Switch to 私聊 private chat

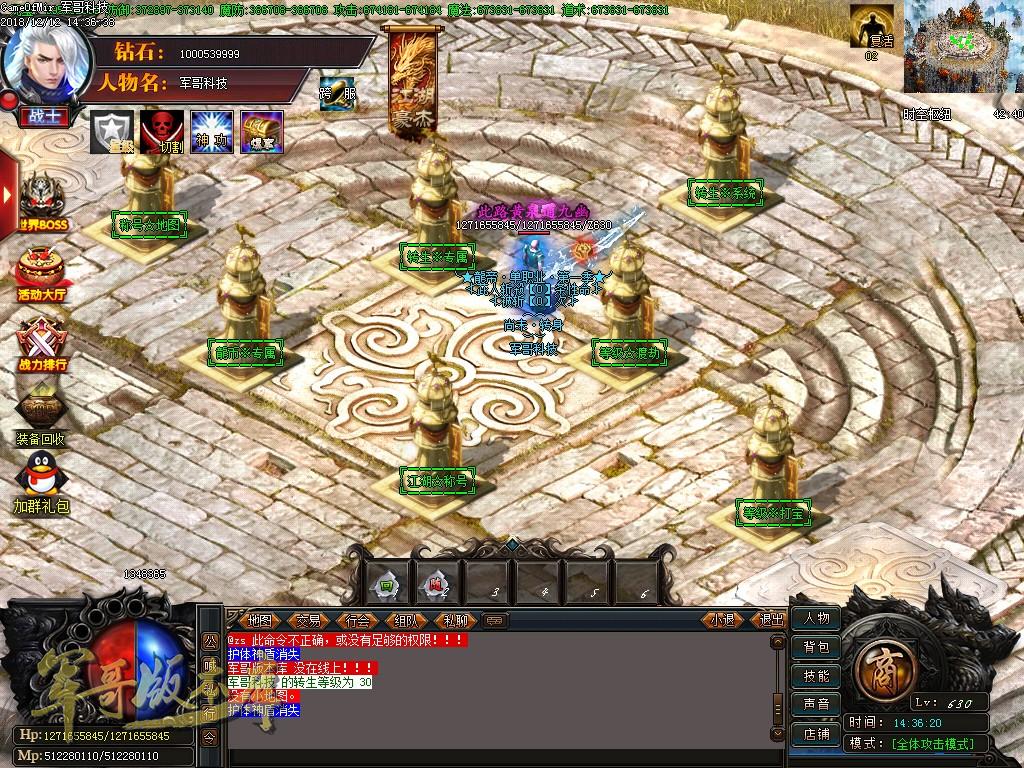455,620
